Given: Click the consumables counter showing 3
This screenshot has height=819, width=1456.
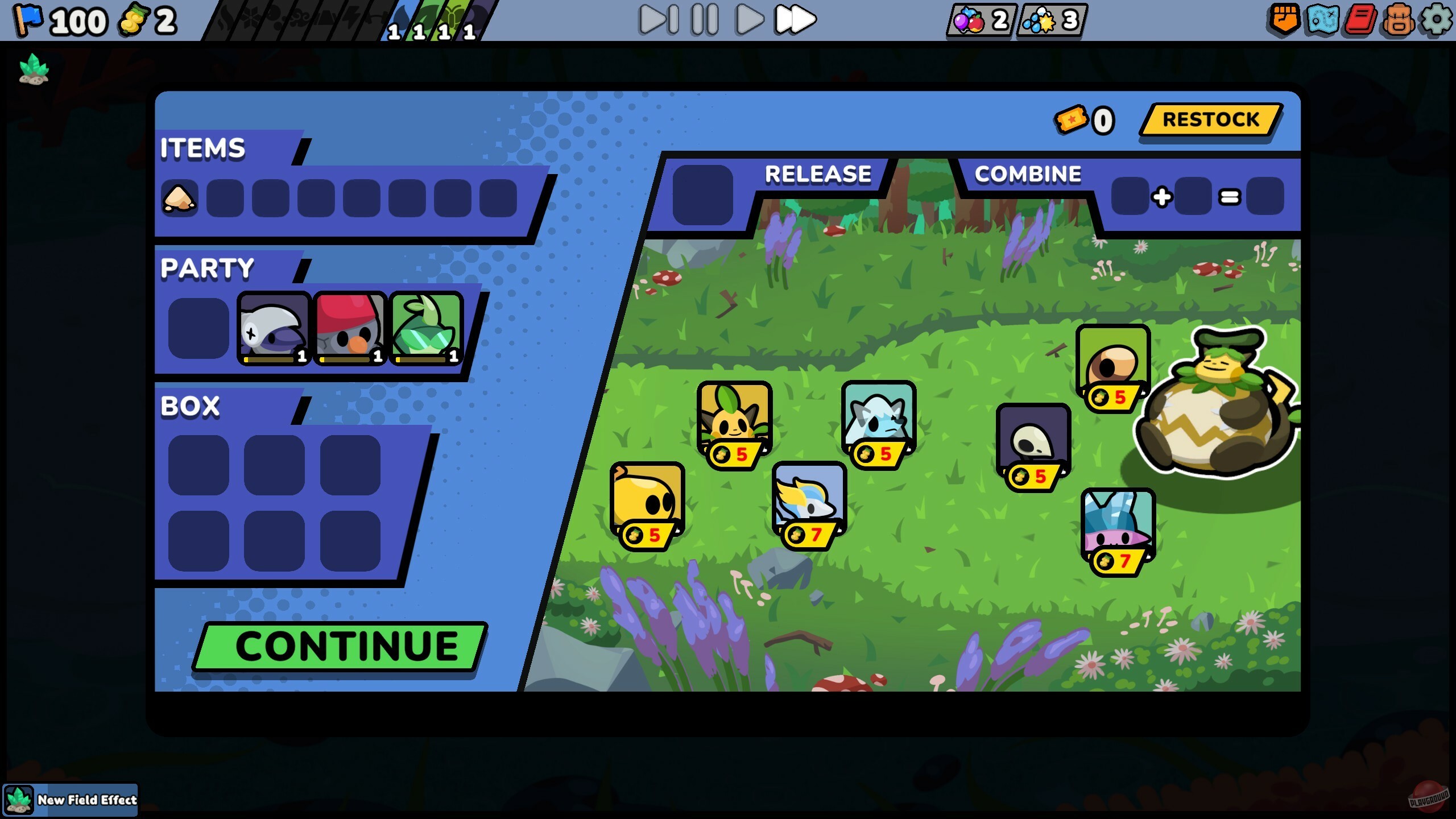Looking at the screenshot, I should click(1049, 20).
